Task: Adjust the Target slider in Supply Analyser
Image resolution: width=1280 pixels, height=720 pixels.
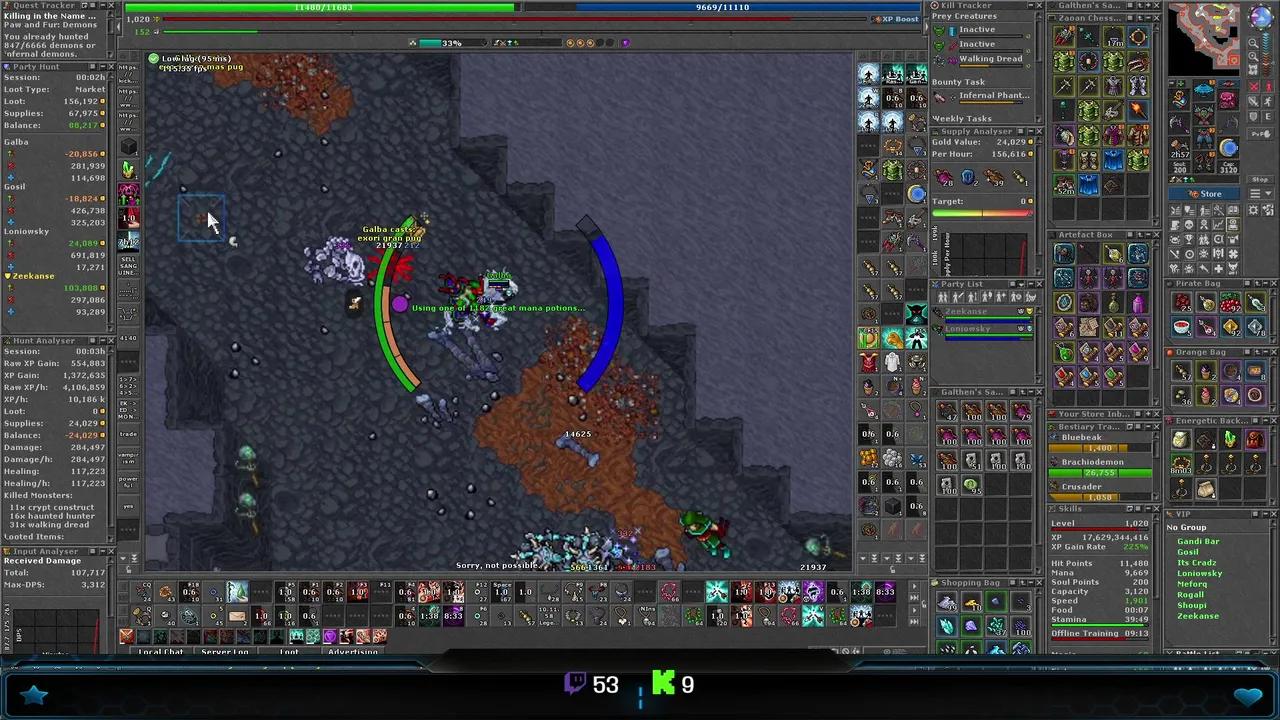Action: pos(985,212)
